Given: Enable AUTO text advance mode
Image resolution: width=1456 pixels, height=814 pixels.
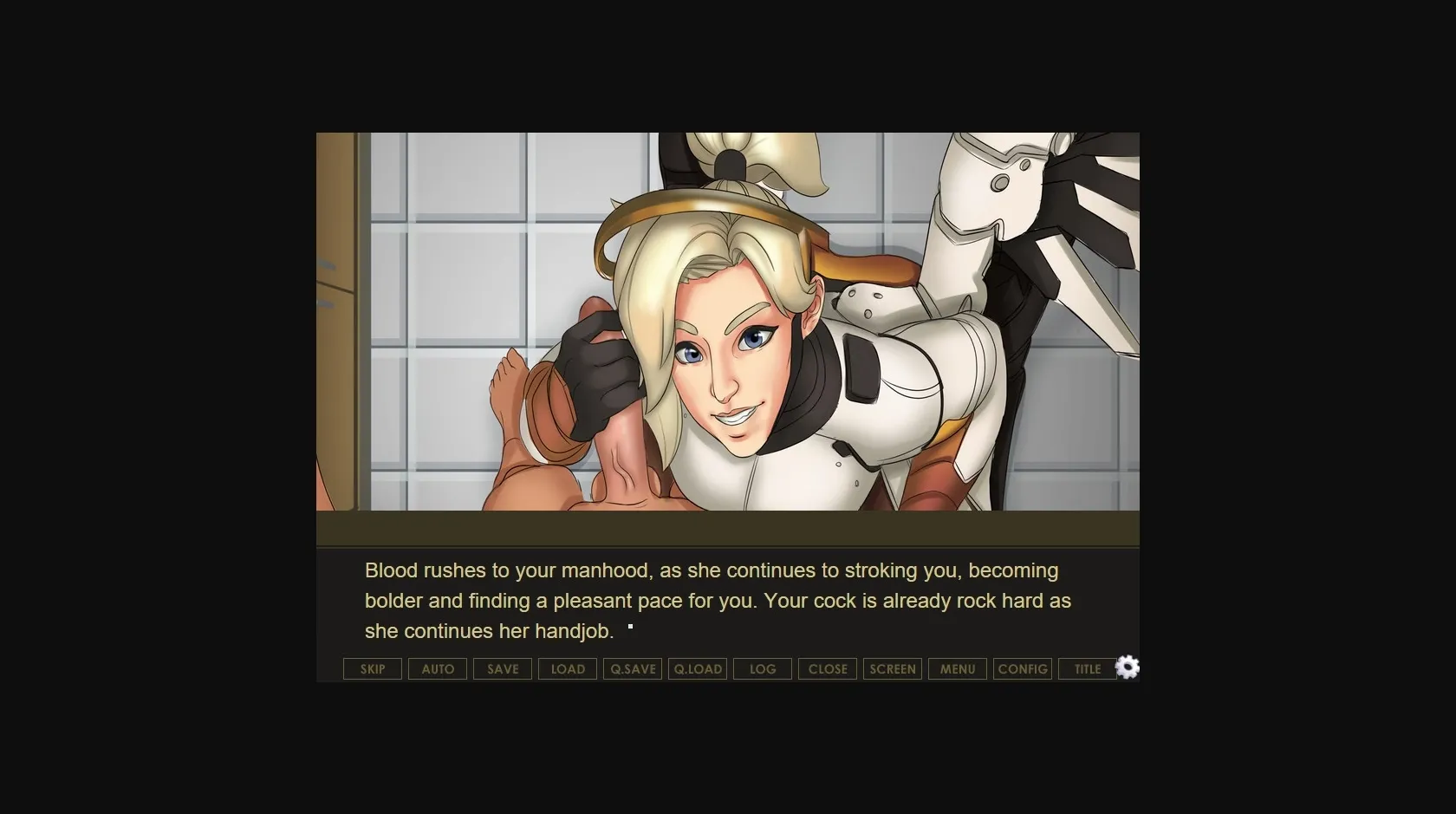Looking at the screenshot, I should (437, 668).
